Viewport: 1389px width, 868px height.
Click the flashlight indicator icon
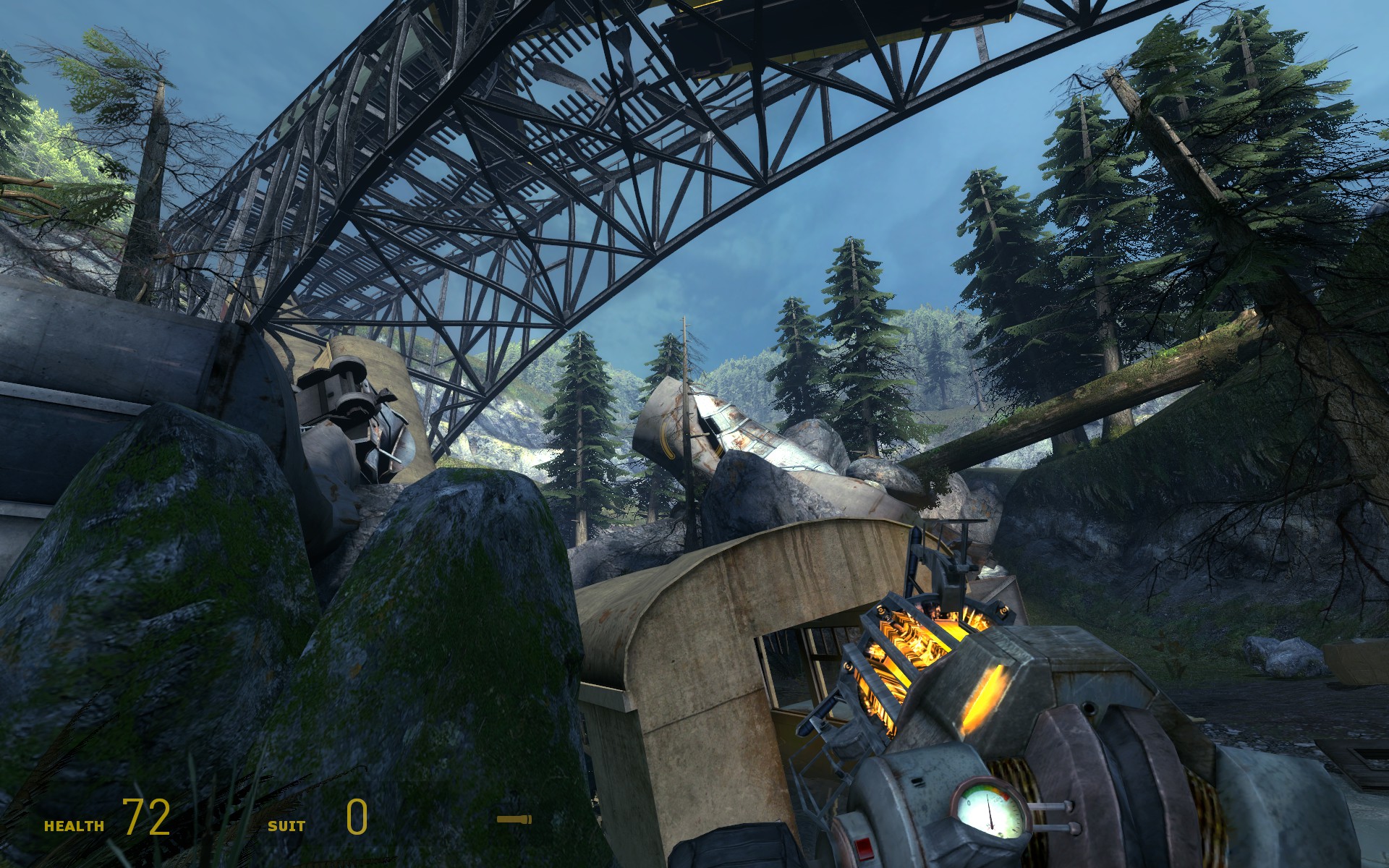click(514, 820)
